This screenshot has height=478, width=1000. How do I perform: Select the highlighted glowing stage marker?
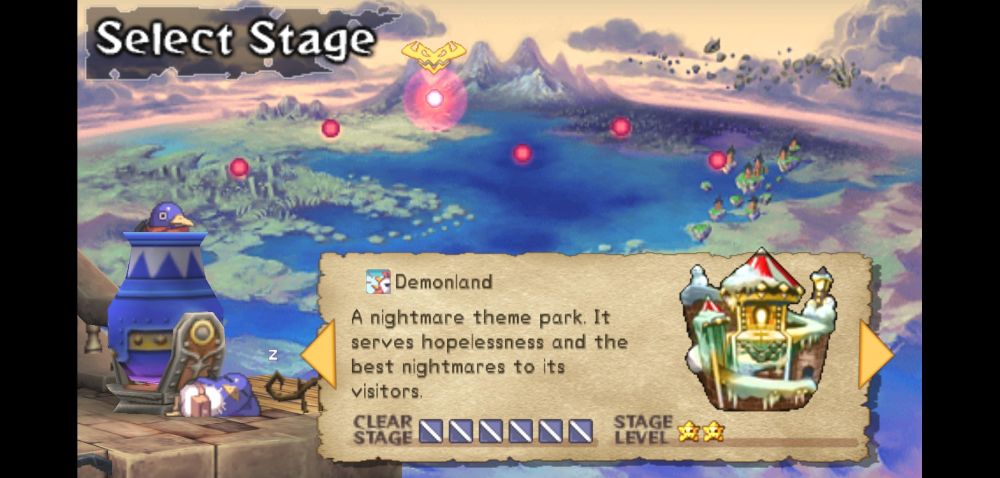pos(434,98)
